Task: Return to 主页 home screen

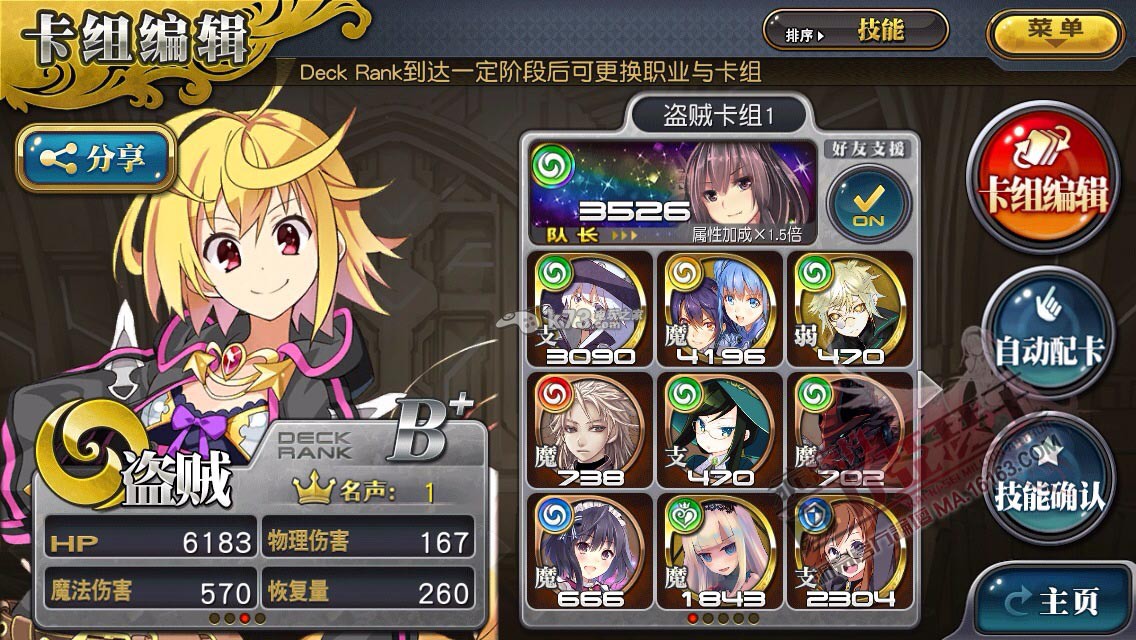Action: click(x=1056, y=601)
